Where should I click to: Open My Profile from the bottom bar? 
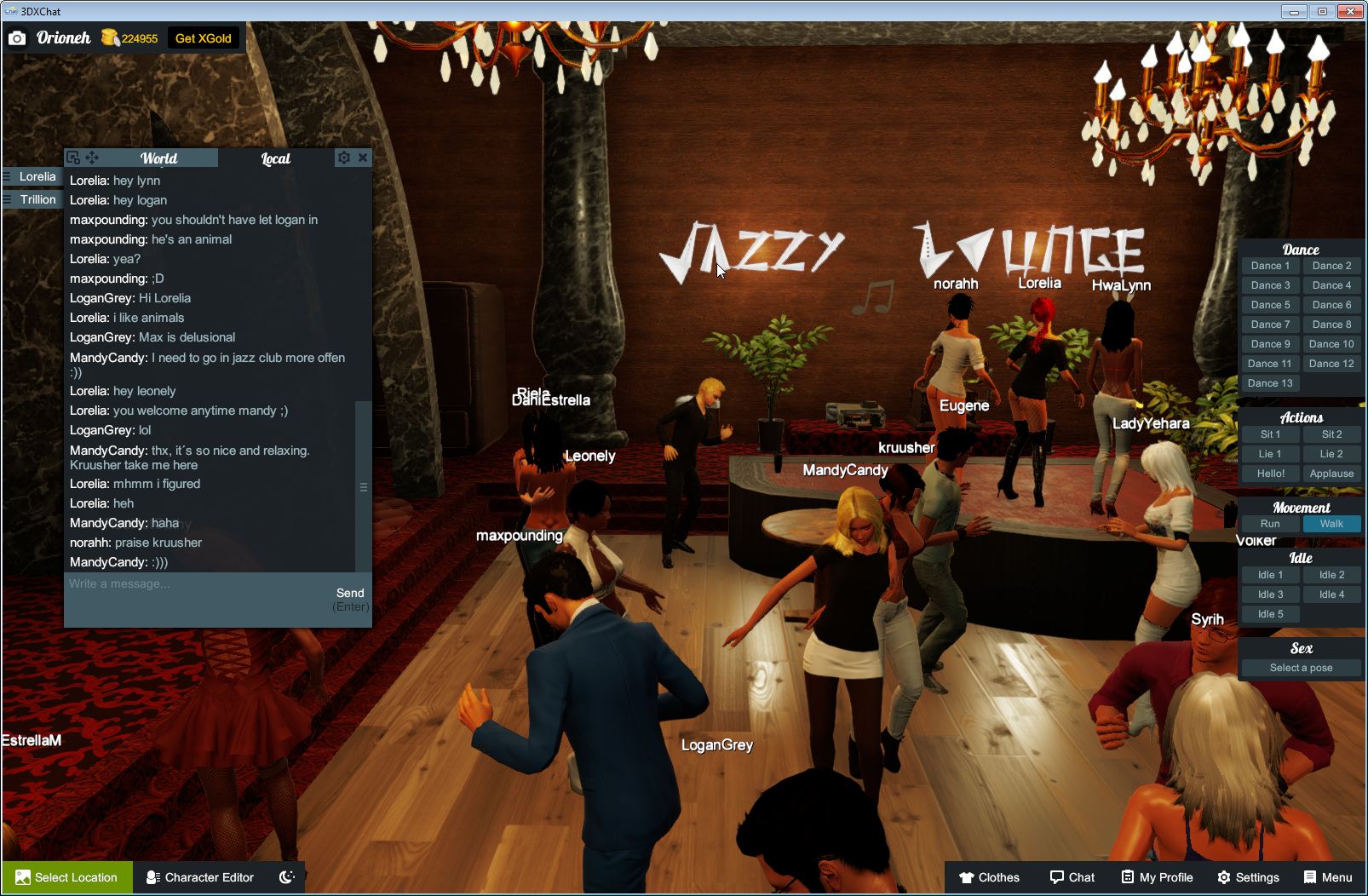click(x=1156, y=877)
